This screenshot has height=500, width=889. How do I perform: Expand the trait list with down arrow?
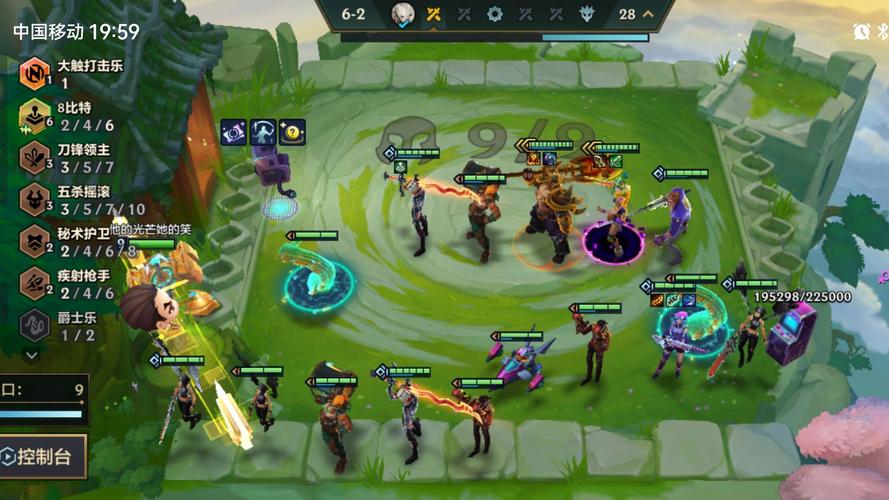(x=31, y=354)
